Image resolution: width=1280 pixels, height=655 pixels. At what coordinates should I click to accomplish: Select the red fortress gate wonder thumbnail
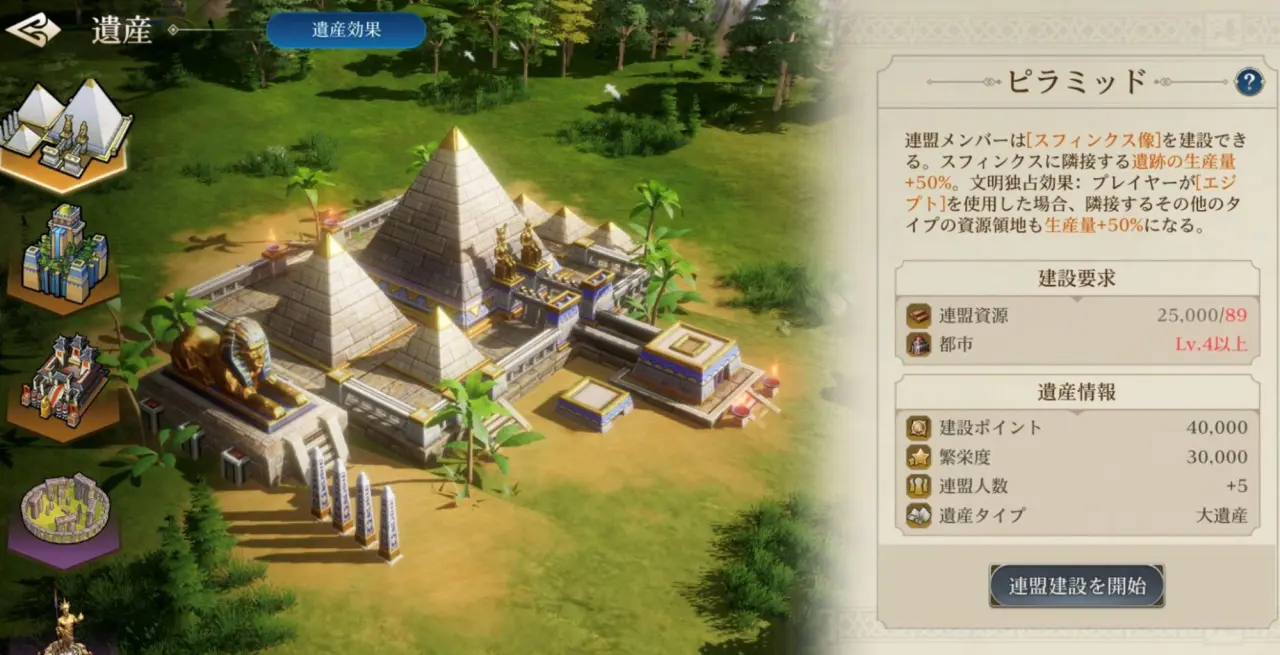click(x=64, y=384)
